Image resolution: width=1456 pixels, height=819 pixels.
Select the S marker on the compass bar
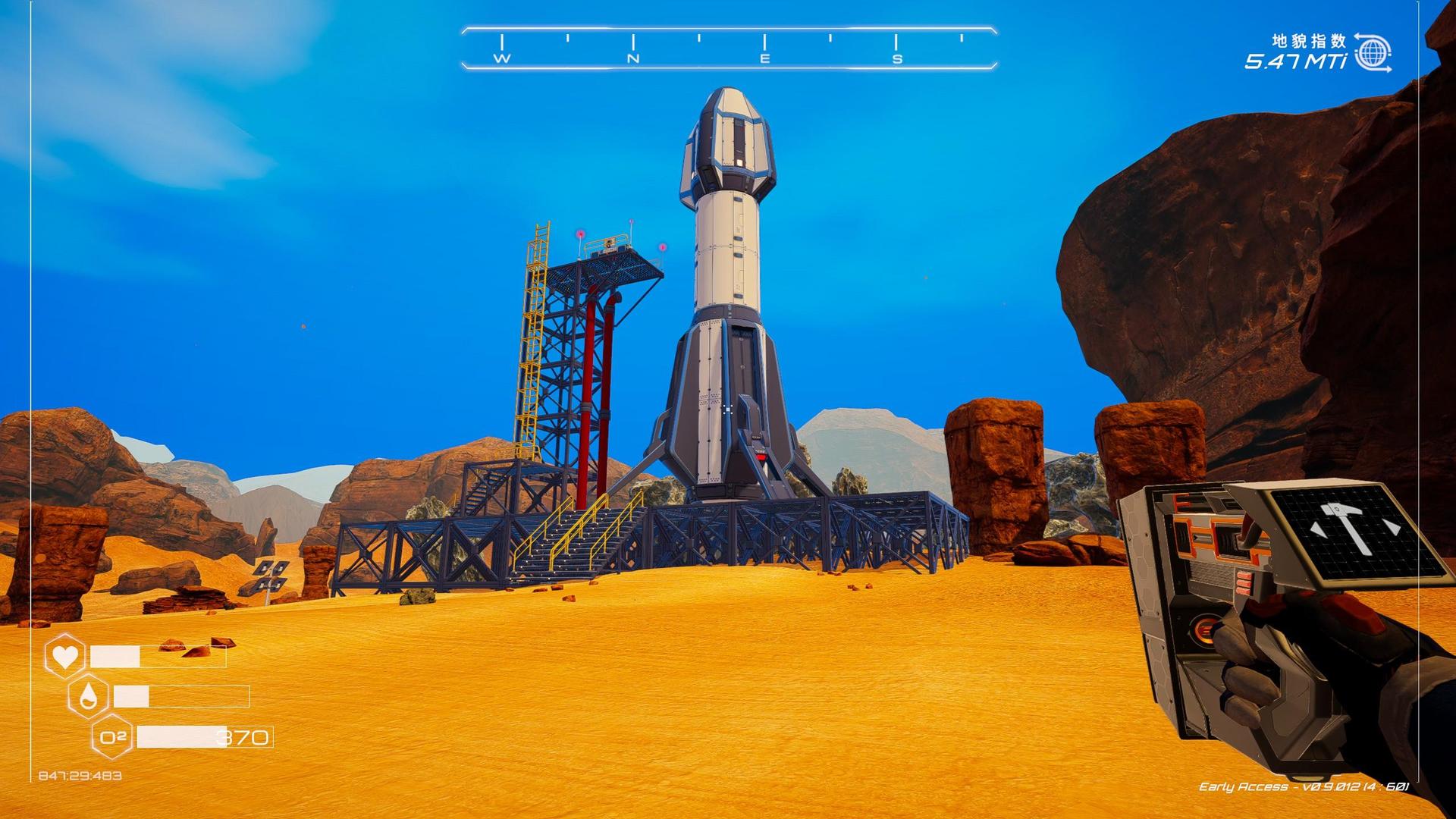[x=897, y=57]
